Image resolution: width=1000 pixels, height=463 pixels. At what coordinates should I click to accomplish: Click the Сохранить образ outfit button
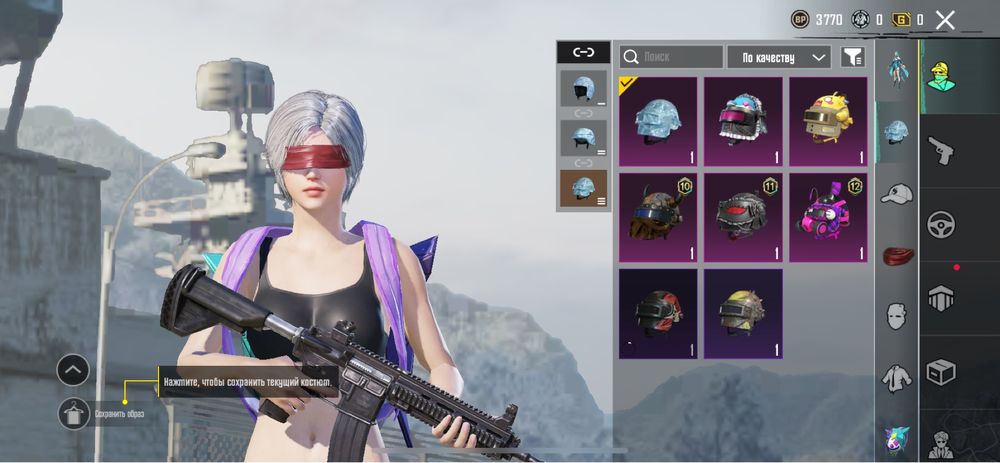(75, 413)
